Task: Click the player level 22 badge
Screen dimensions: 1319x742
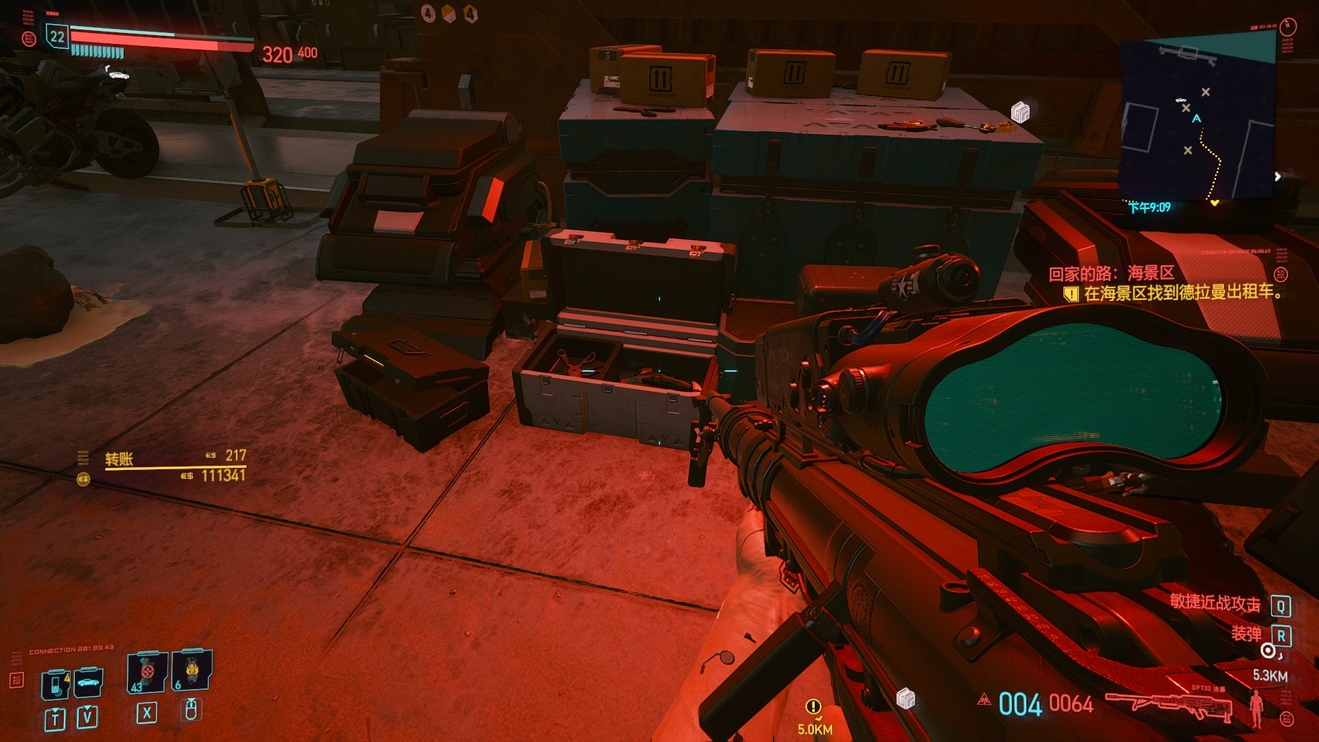Action: point(57,38)
